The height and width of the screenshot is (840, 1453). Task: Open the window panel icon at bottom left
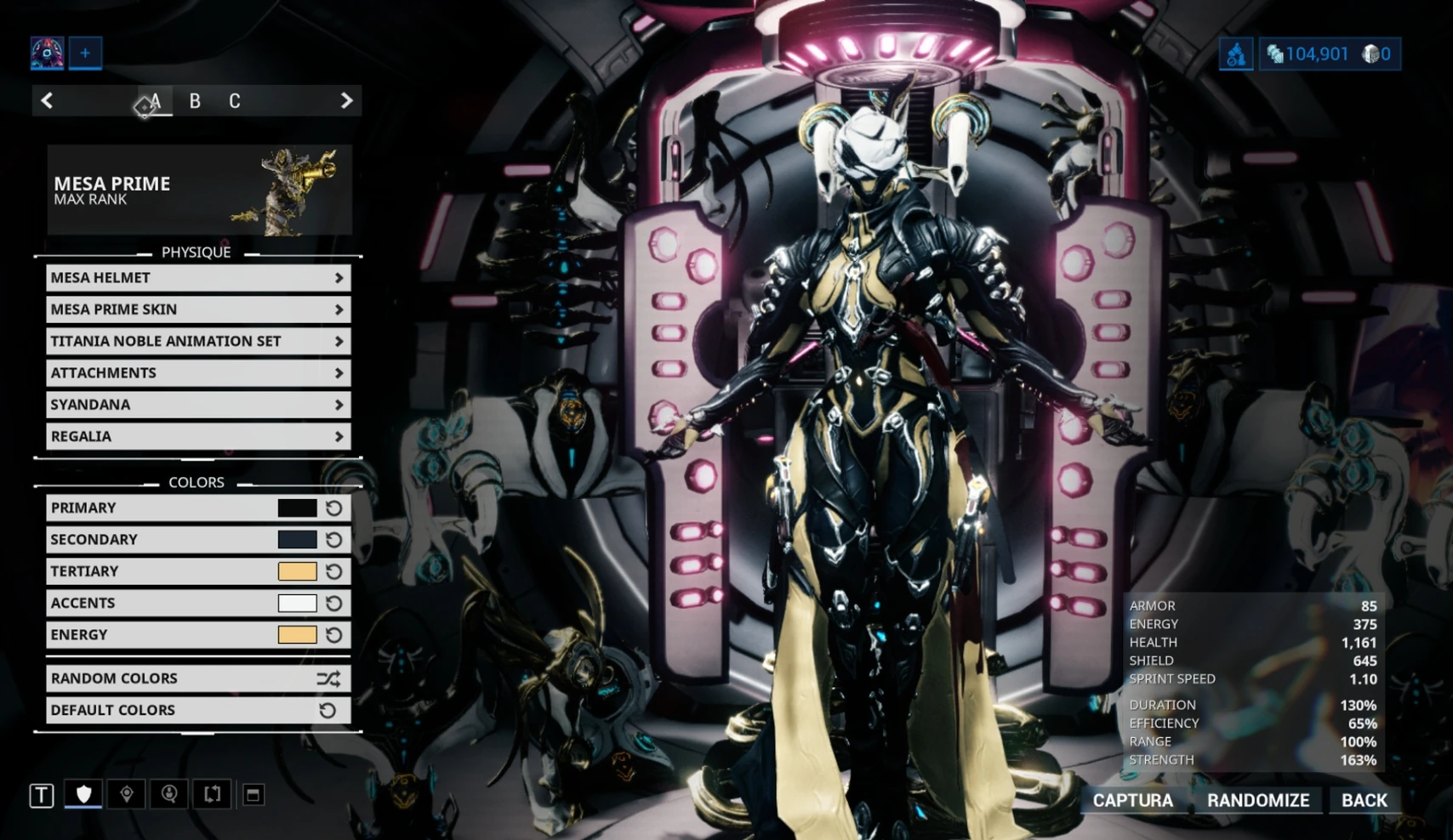point(254,794)
